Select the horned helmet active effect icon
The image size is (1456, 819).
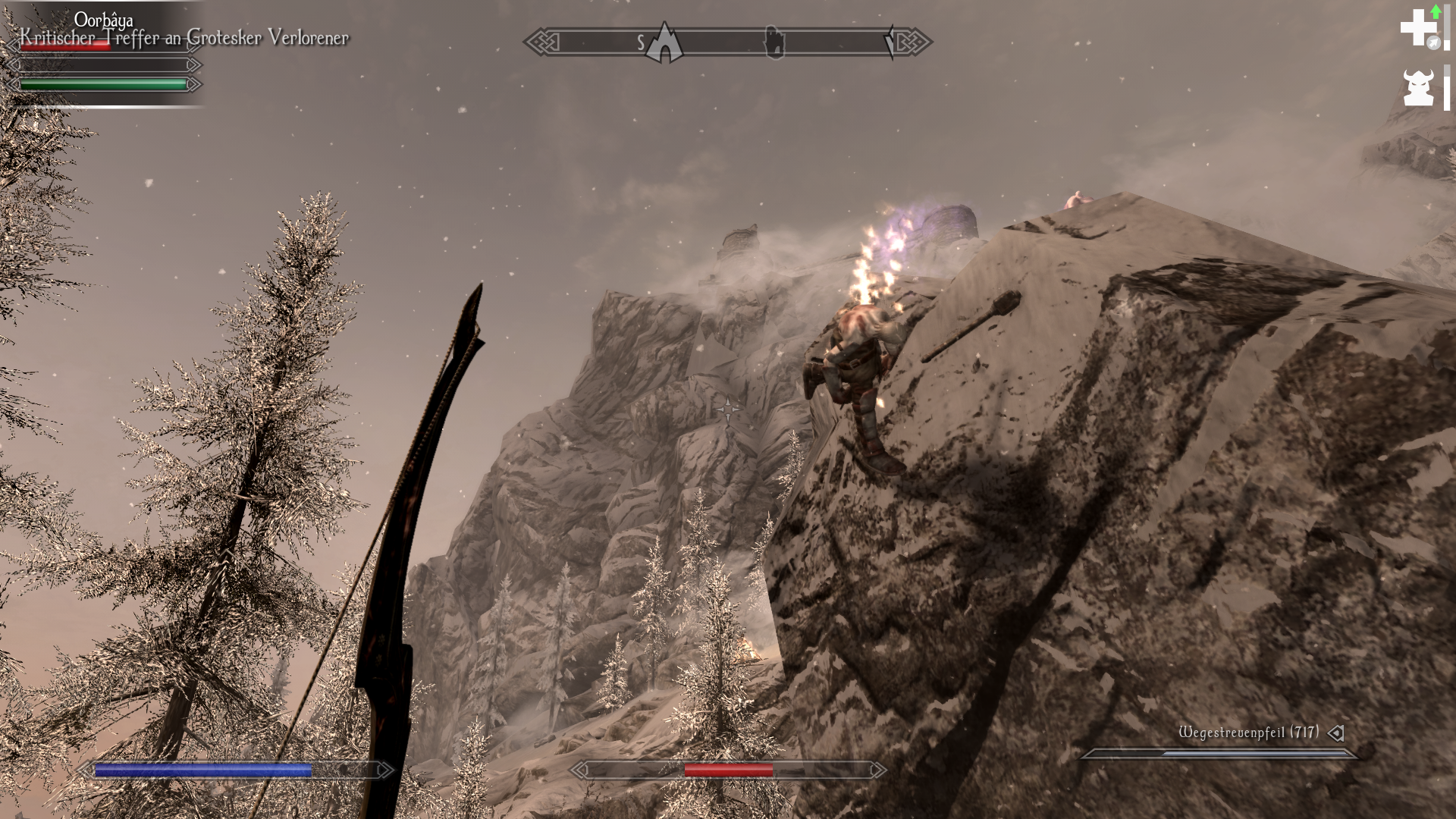click(x=1417, y=87)
